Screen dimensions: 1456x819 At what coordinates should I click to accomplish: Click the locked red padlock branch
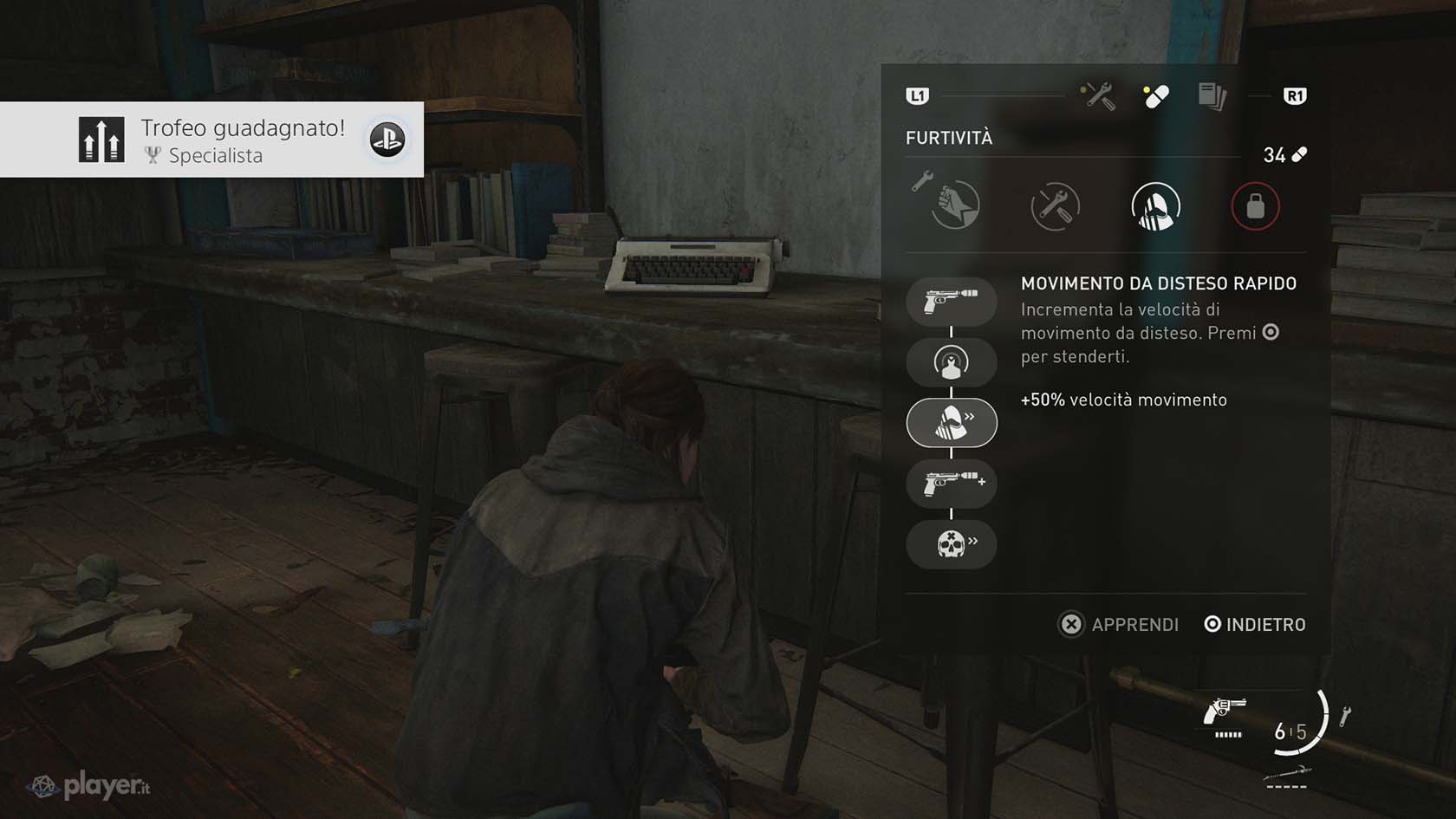point(1255,206)
